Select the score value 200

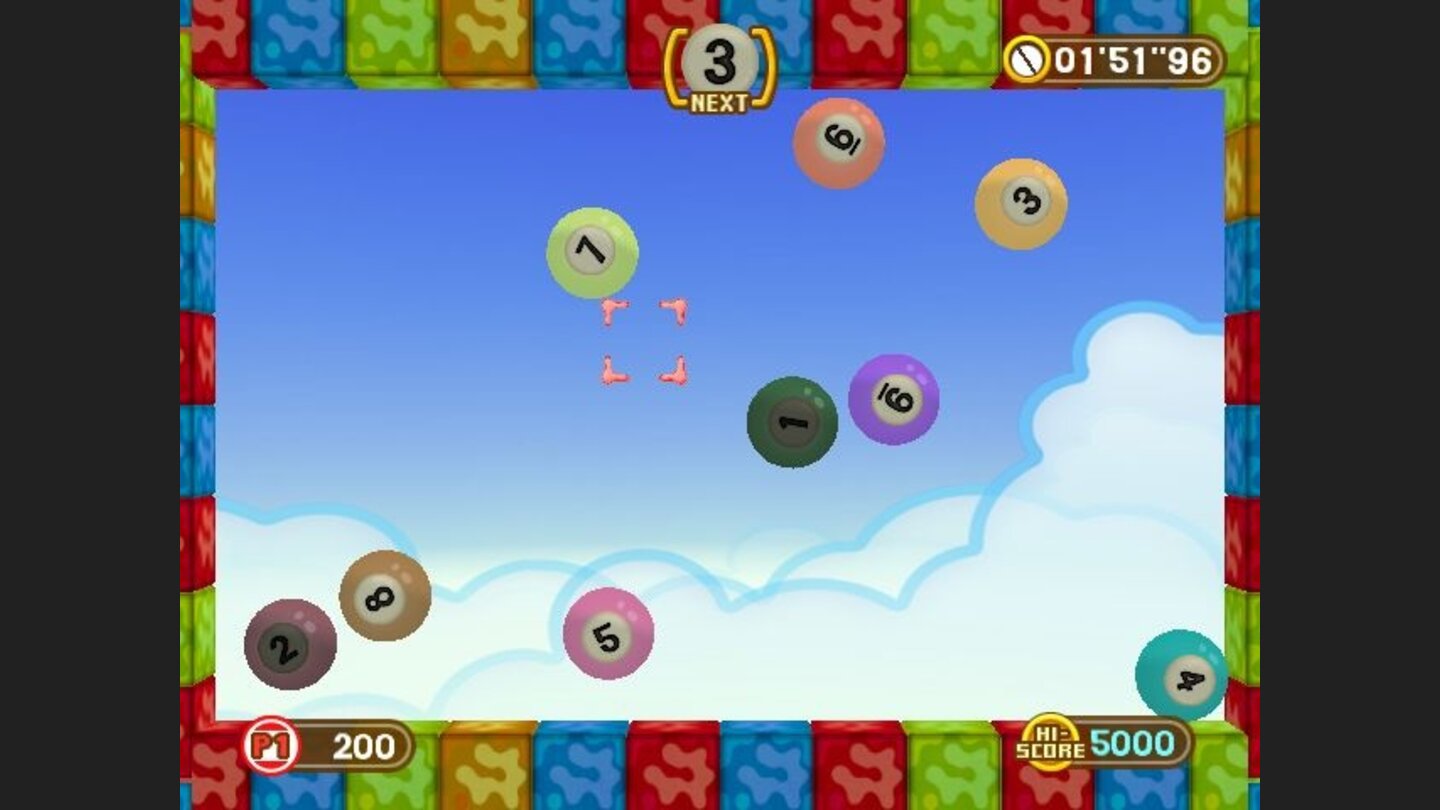pyautogui.click(x=362, y=744)
